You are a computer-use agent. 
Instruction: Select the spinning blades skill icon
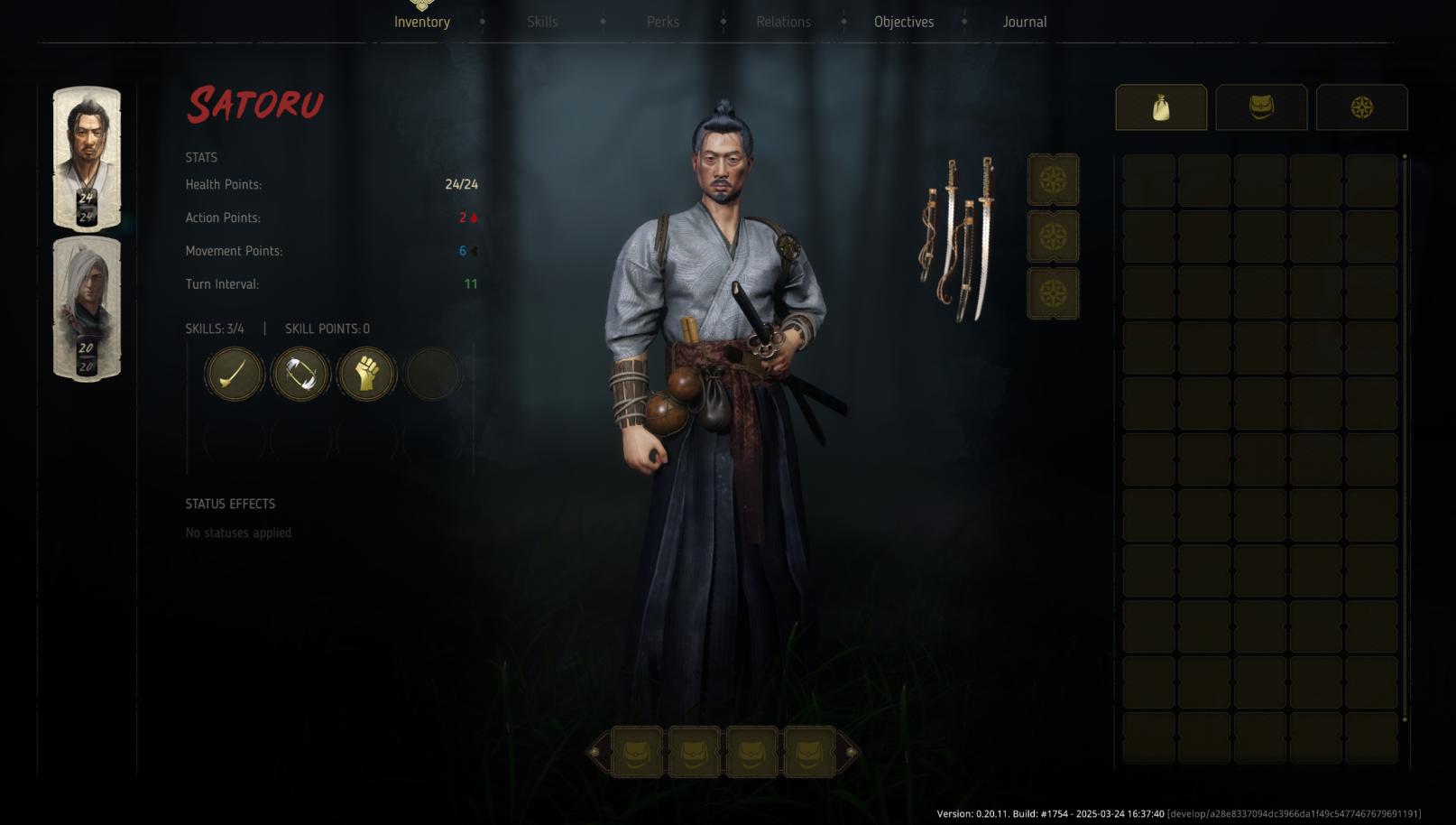tap(299, 373)
